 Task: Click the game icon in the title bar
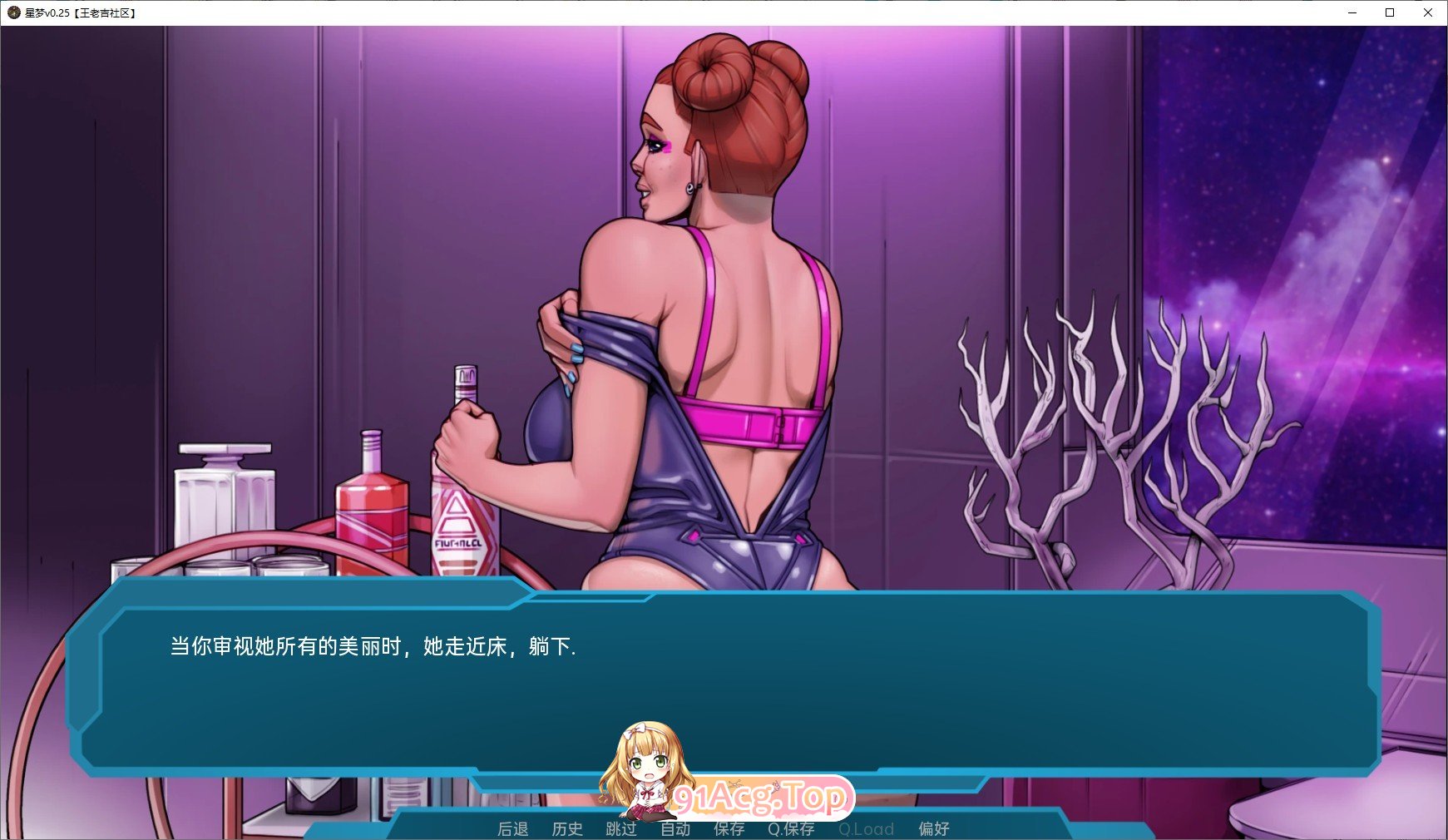point(12,12)
